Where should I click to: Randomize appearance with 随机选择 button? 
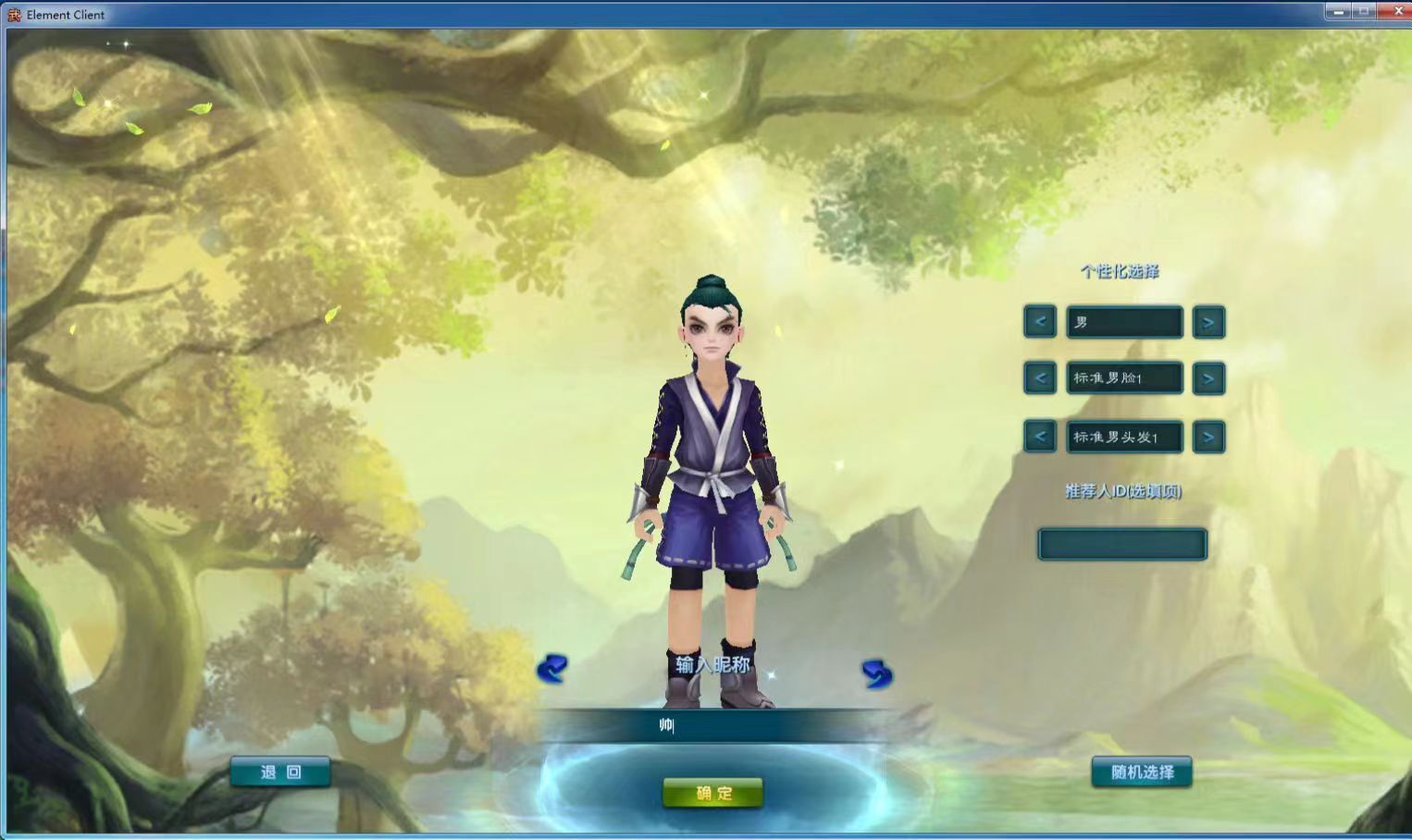[x=1142, y=772]
